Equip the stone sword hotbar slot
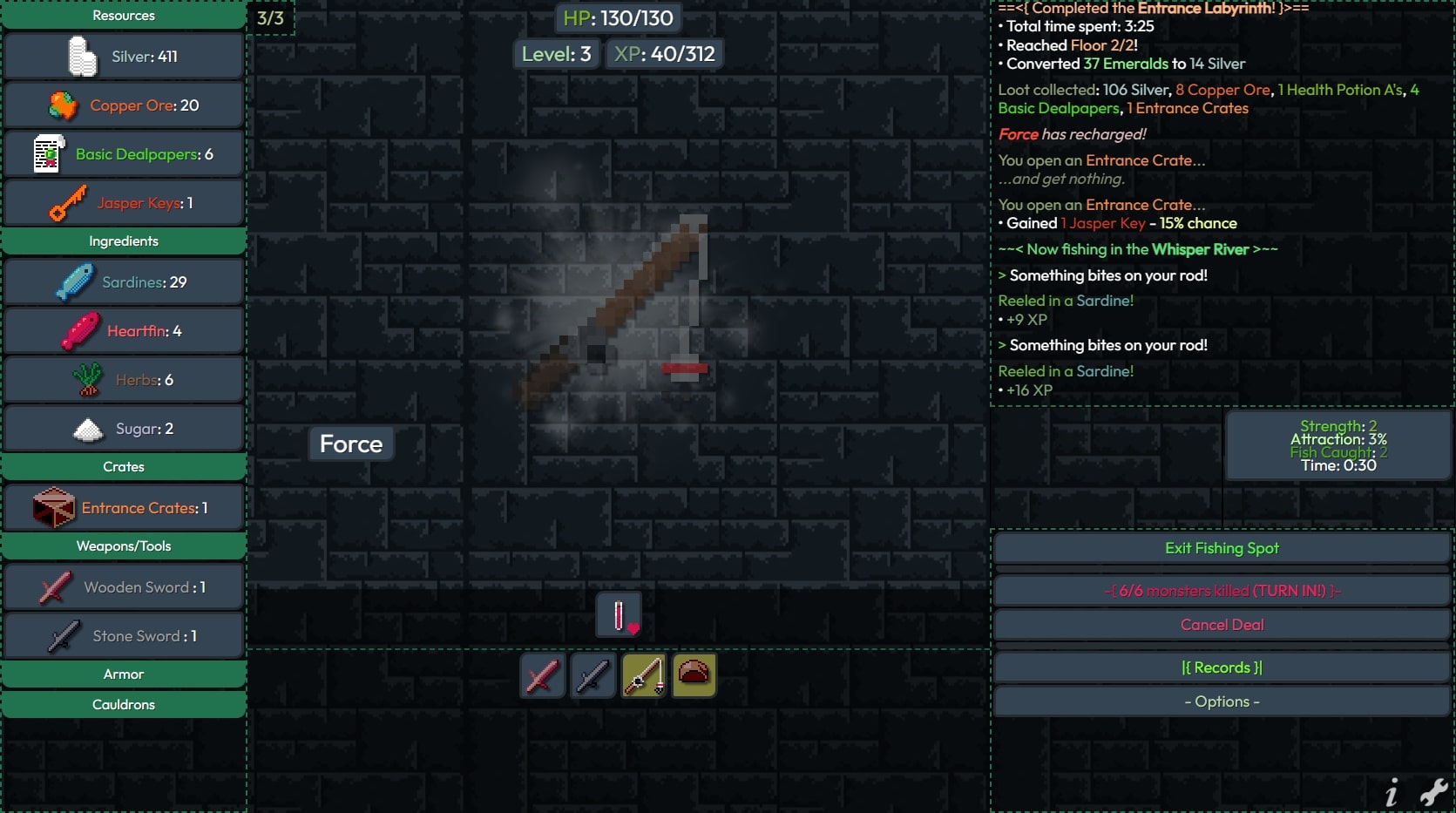Screen dimensions: 1456x813 [593, 676]
